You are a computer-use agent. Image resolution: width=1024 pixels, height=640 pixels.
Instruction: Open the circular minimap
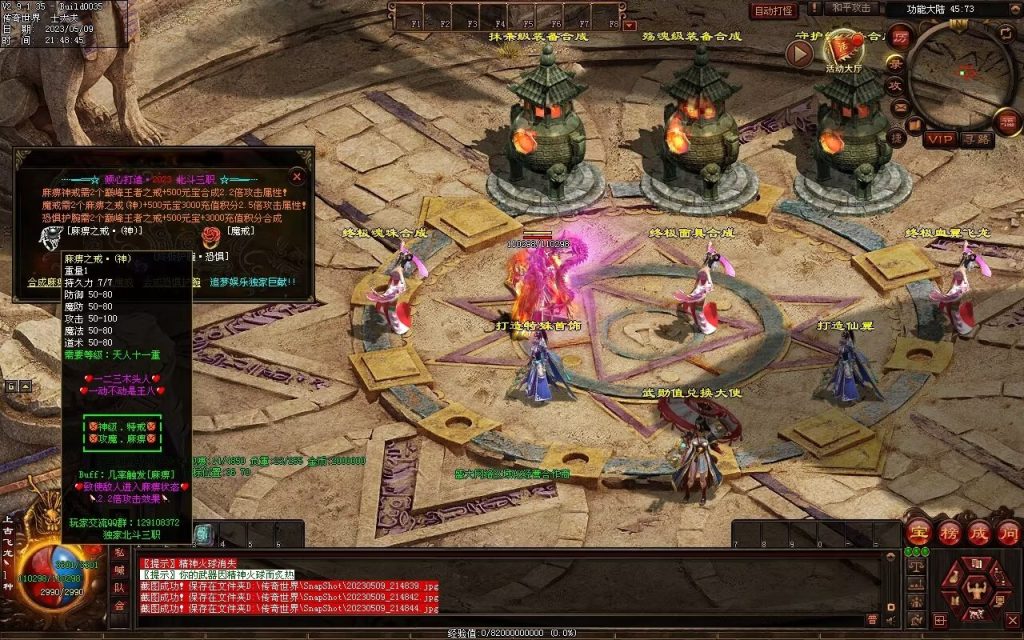[x=964, y=72]
